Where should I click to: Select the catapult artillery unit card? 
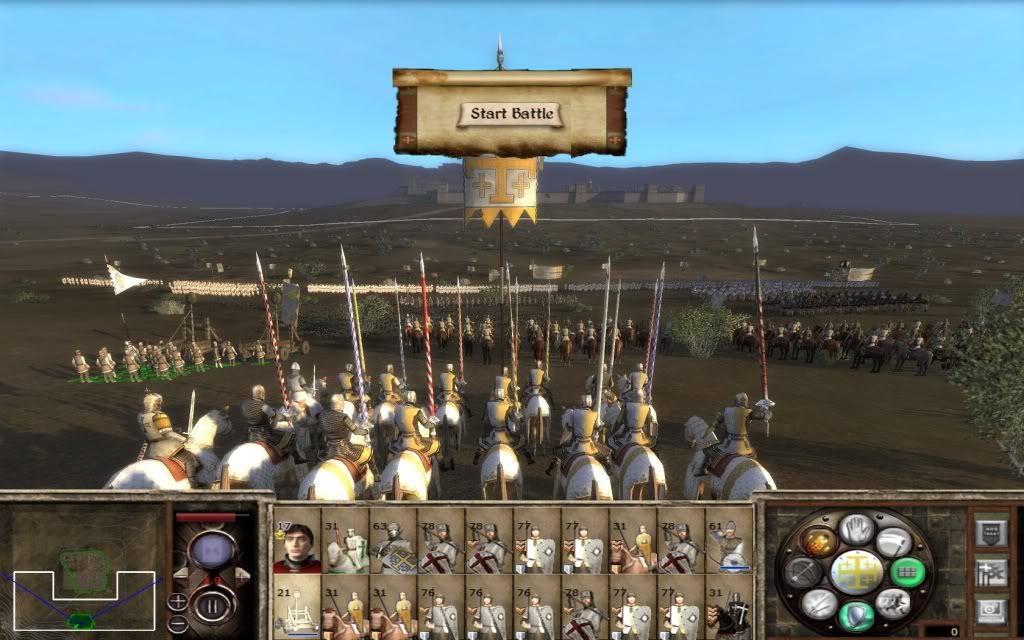click(296, 607)
